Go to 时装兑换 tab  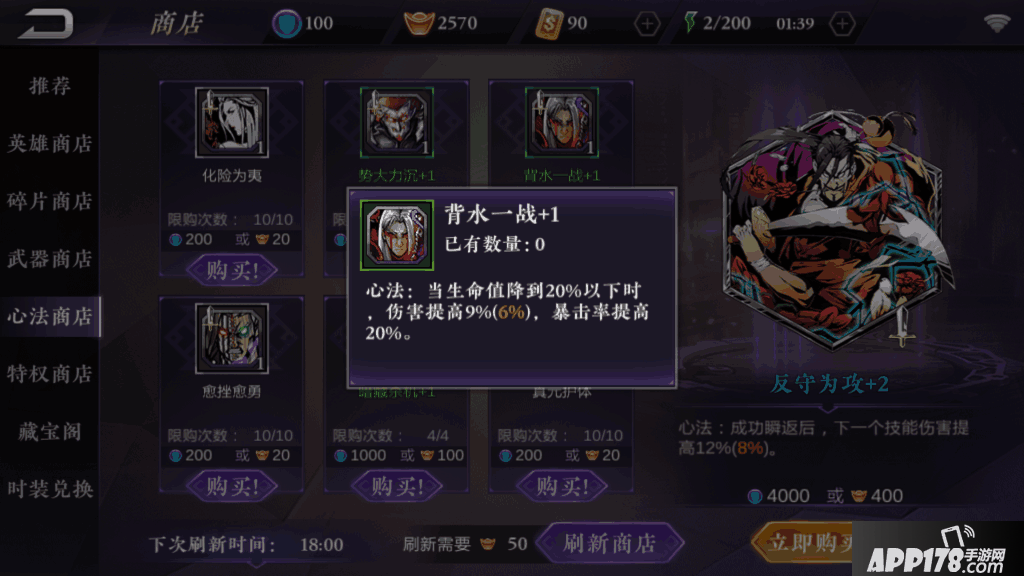coord(50,489)
